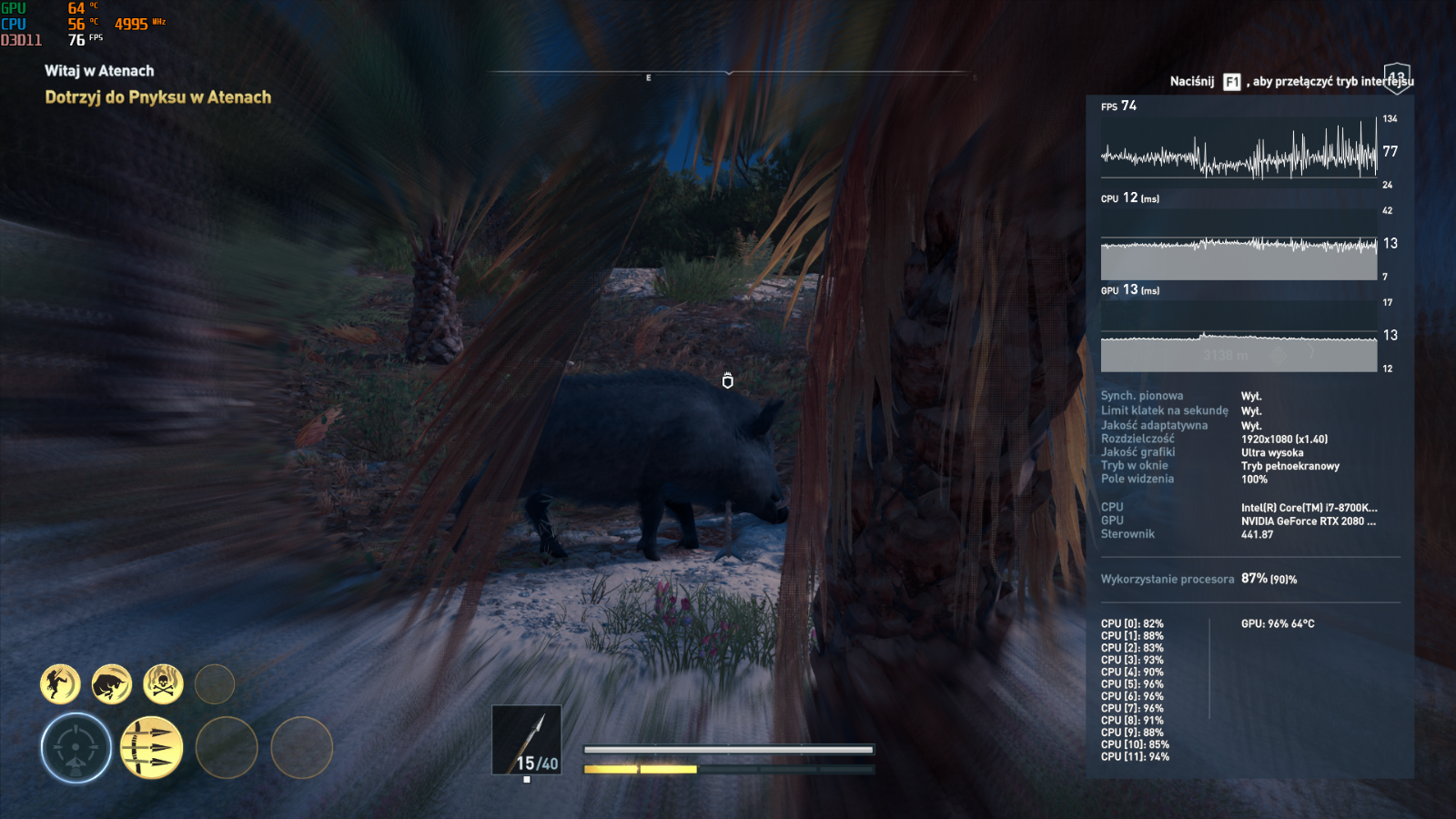Select the Predator Shot crosshair ability
This screenshot has height=819, width=1456.
[76, 748]
